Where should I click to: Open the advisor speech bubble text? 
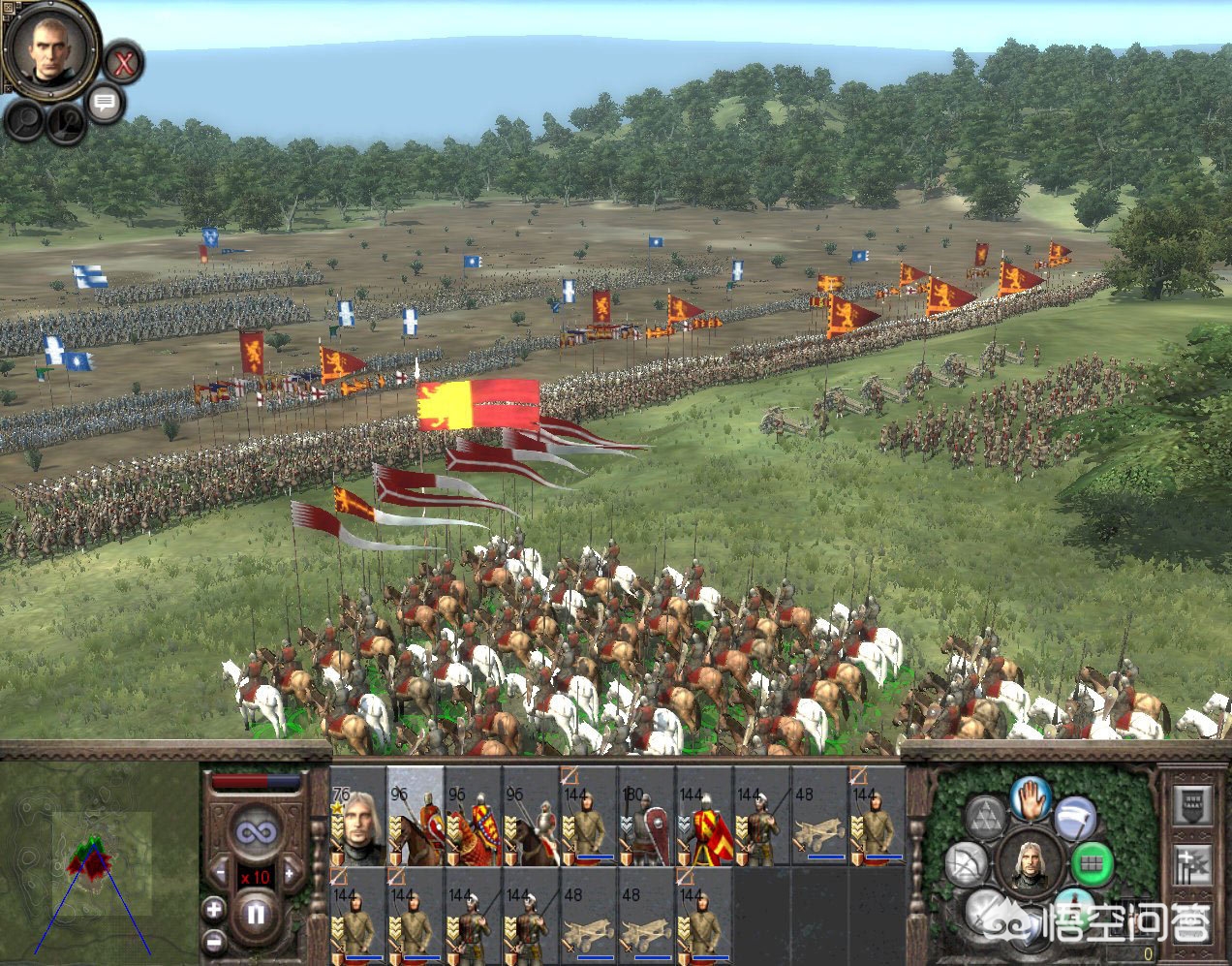105,102
